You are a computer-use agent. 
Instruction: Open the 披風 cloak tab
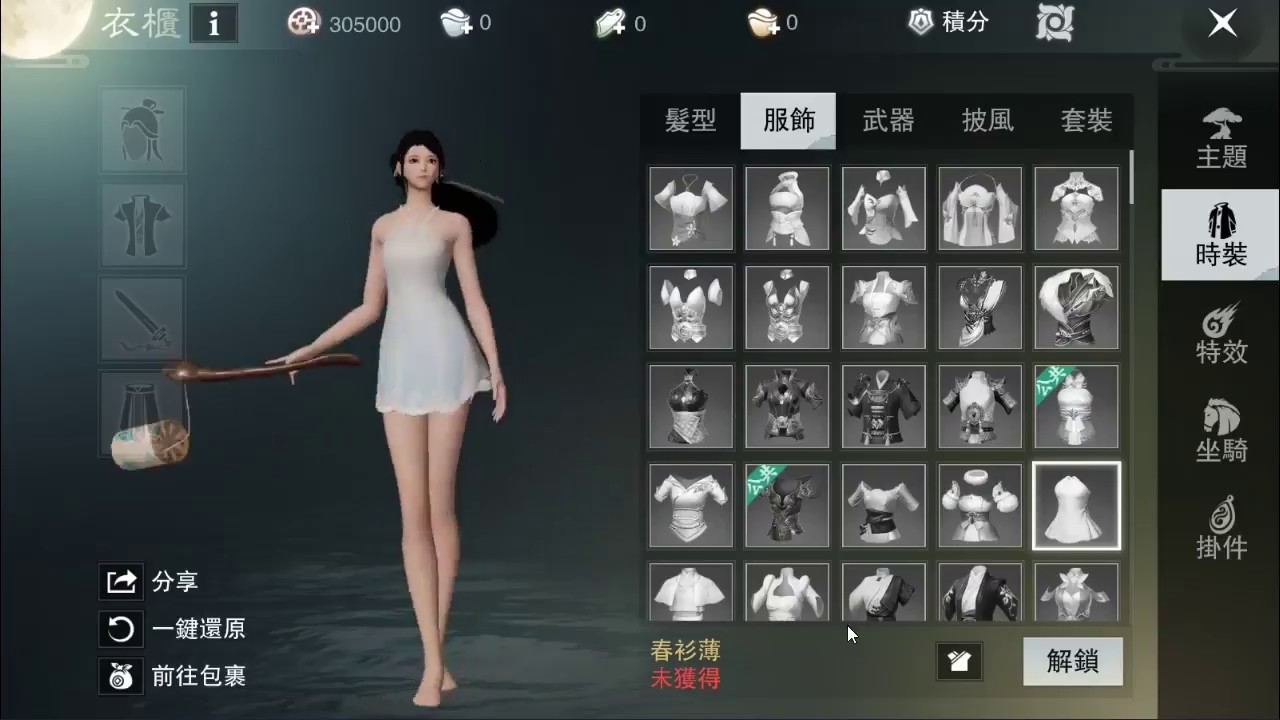(987, 120)
